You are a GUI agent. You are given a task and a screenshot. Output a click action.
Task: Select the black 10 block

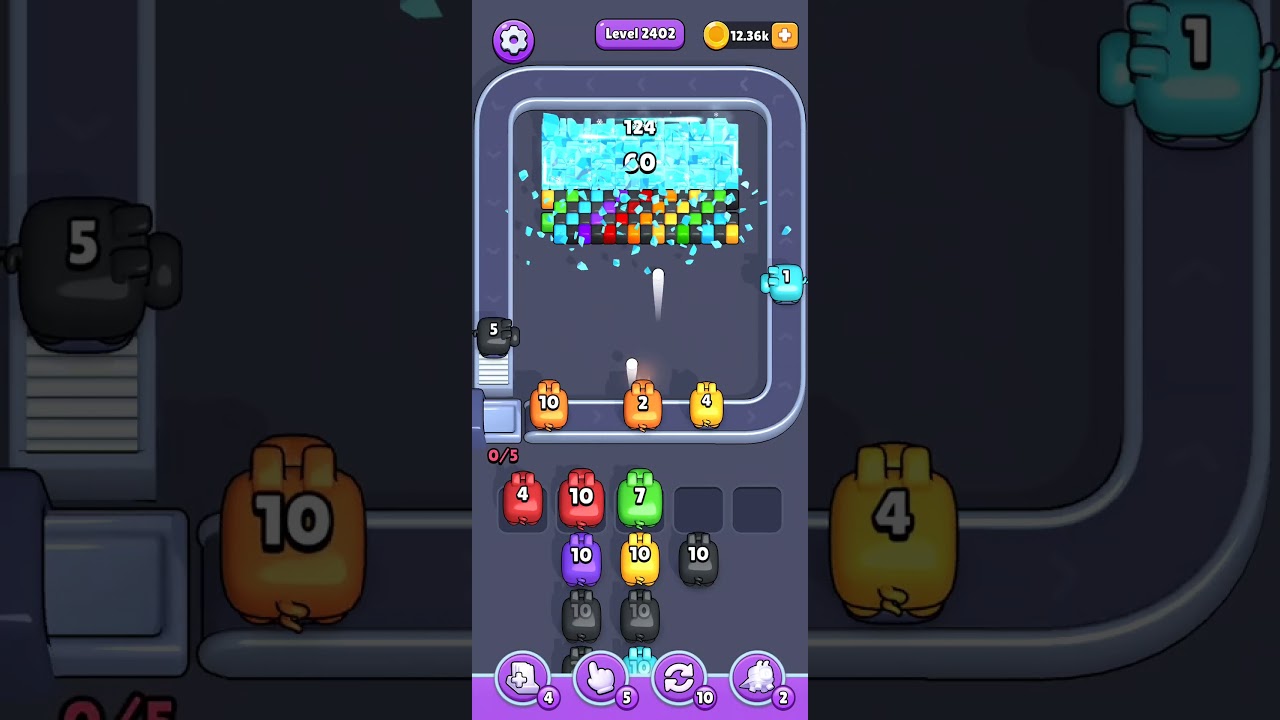tap(699, 556)
